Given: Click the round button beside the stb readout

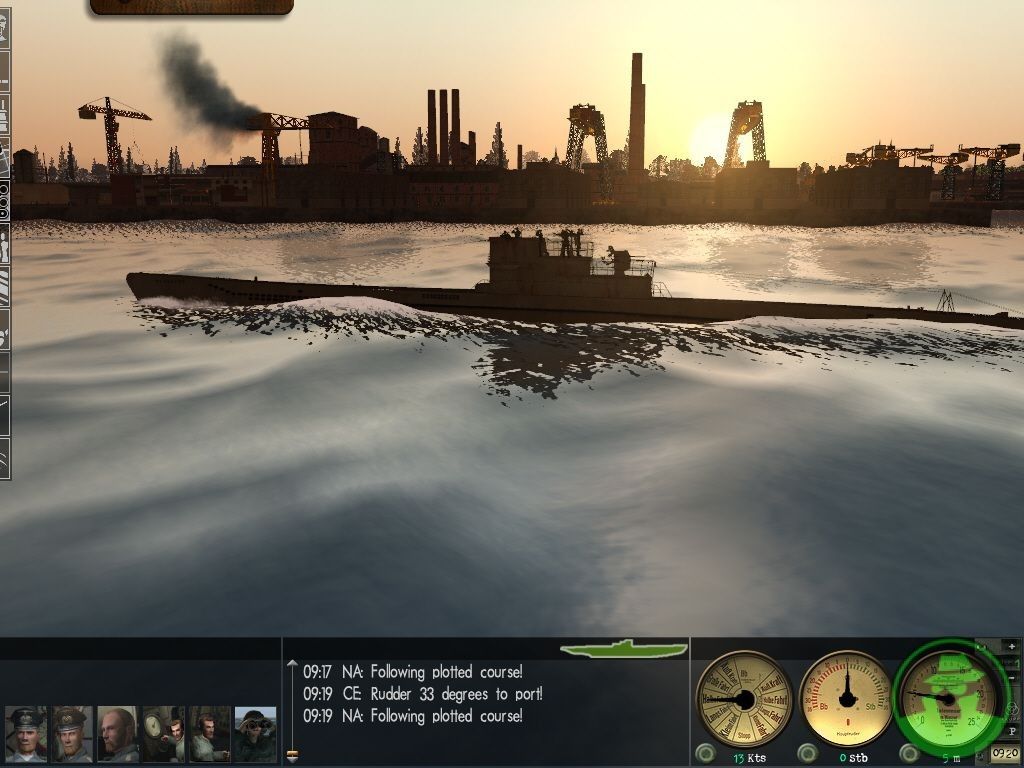Looking at the screenshot, I should [x=808, y=753].
